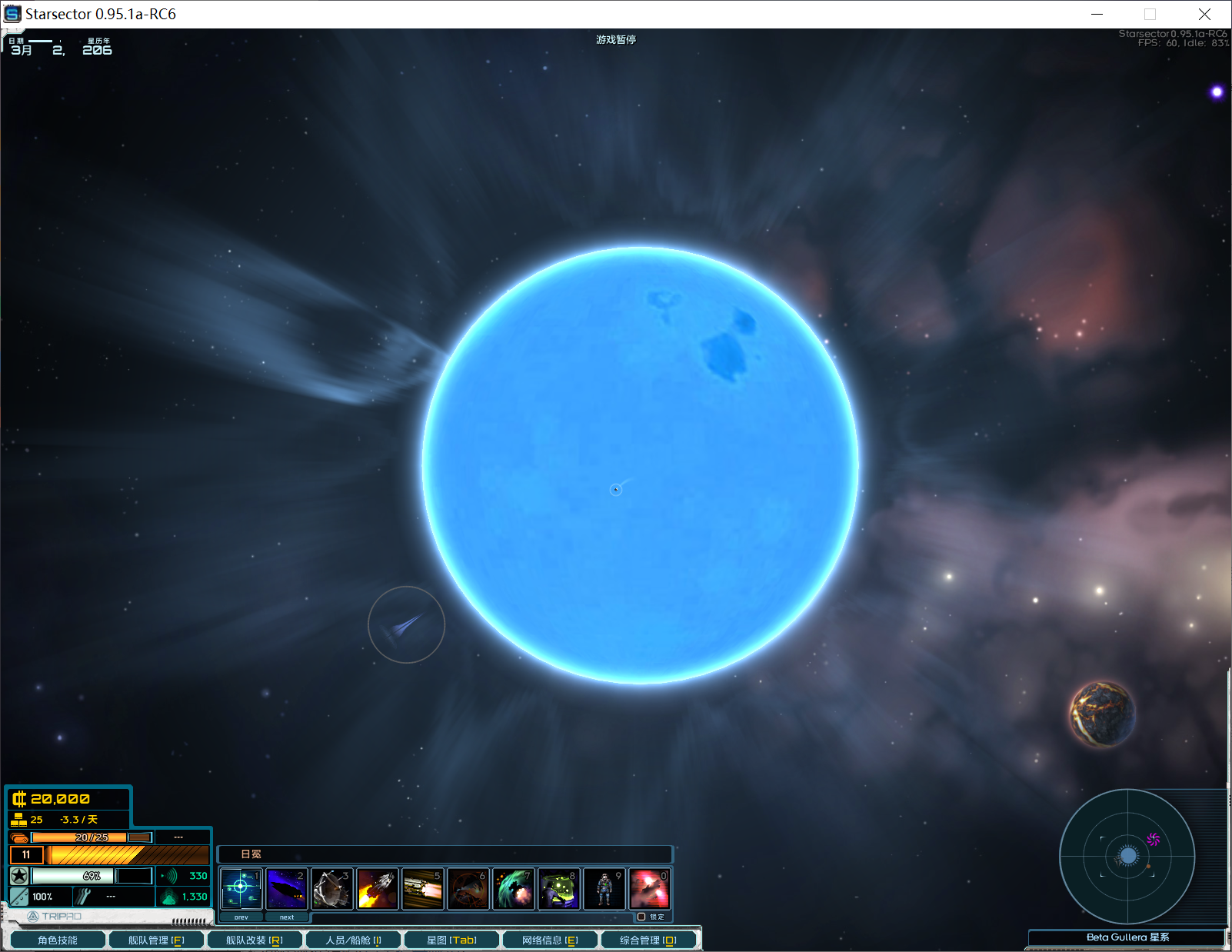Screen dimensions: 1232x952
Task: Toggle the 锁定 lock checkbox
Action: coord(641,917)
